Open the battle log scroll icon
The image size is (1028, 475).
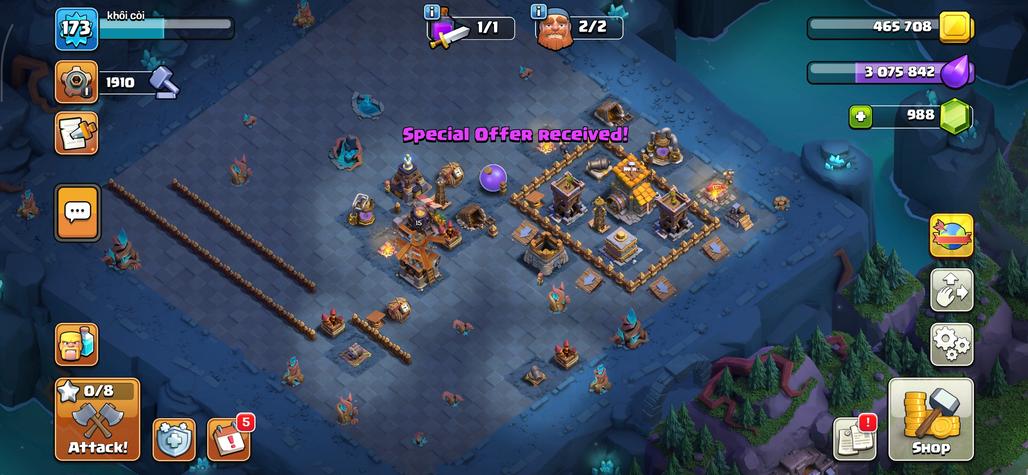click(x=77, y=133)
